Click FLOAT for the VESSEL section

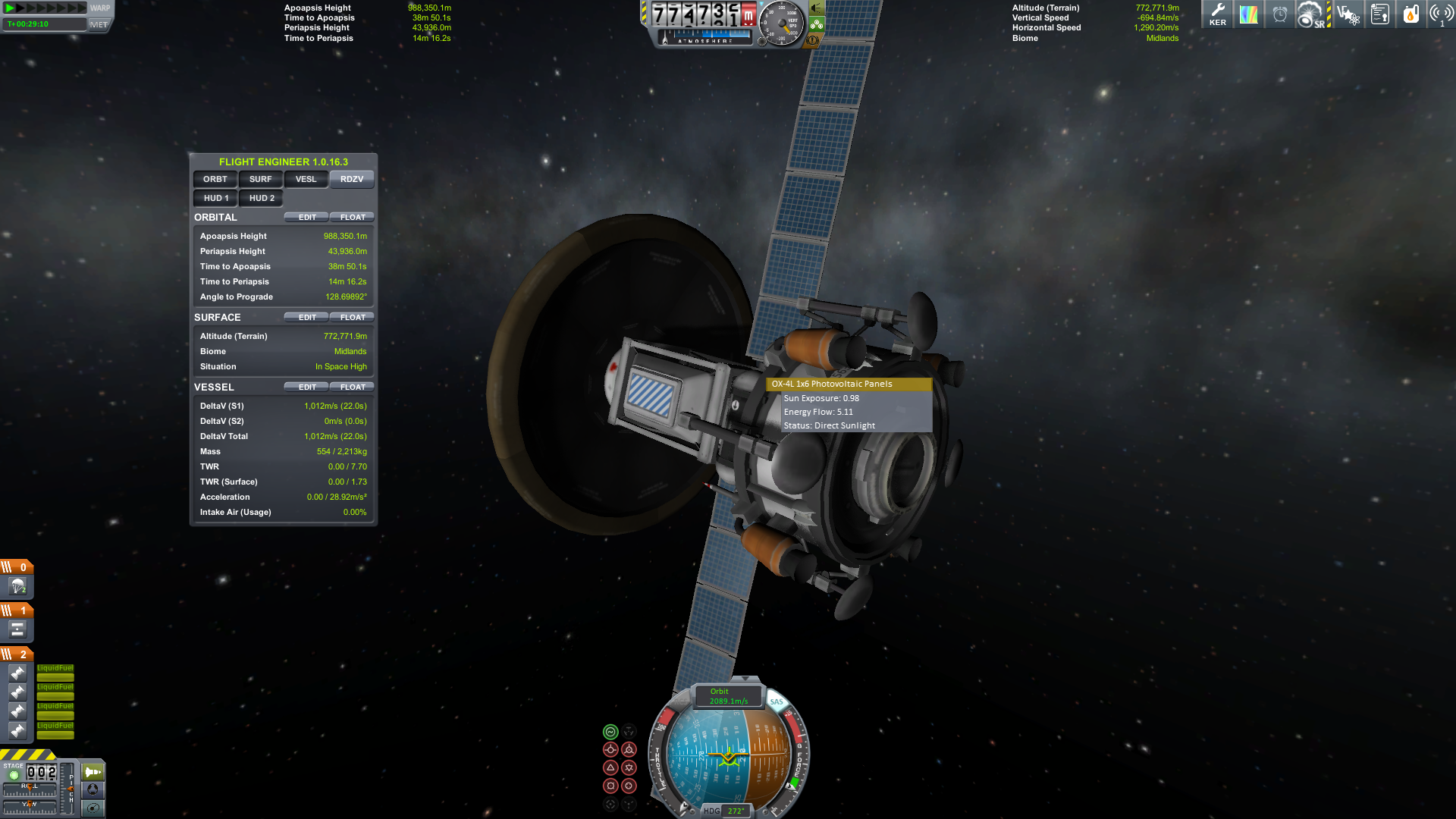tap(352, 387)
